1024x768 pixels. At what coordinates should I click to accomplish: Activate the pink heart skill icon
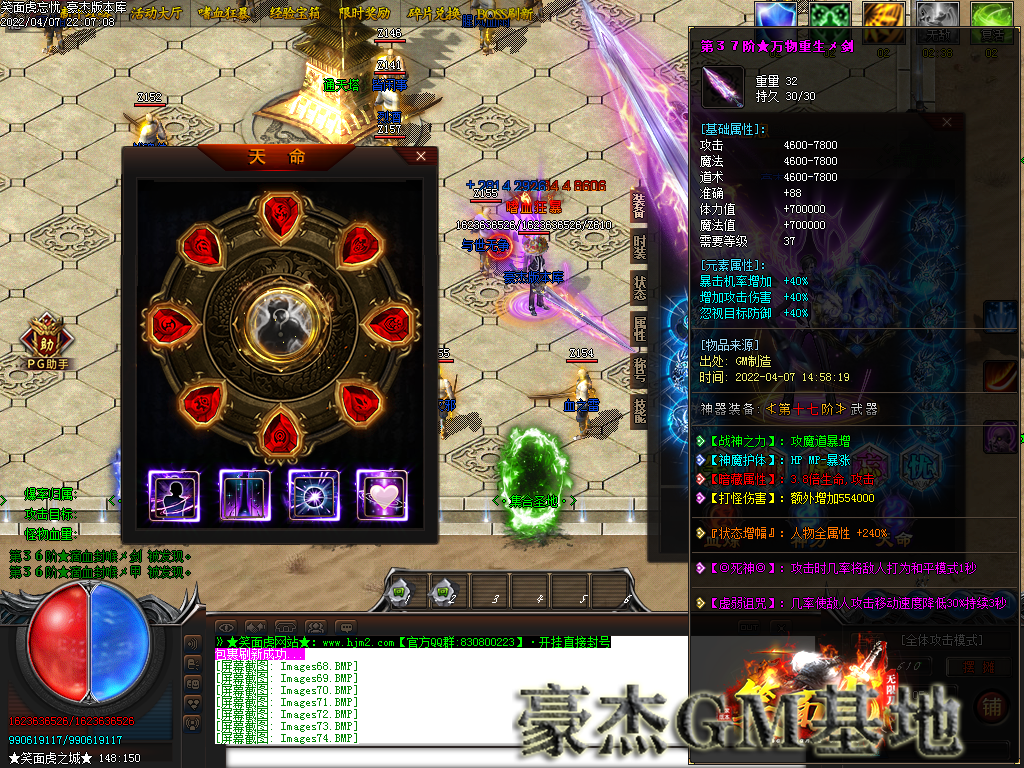381,496
